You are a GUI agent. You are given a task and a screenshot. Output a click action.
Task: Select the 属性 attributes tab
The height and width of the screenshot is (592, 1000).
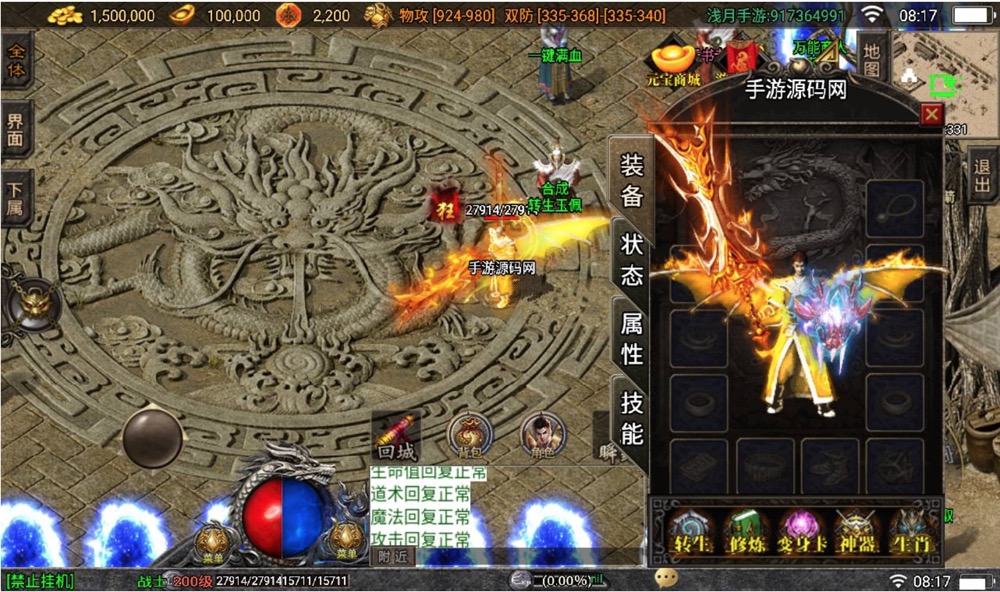coord(632,338)
